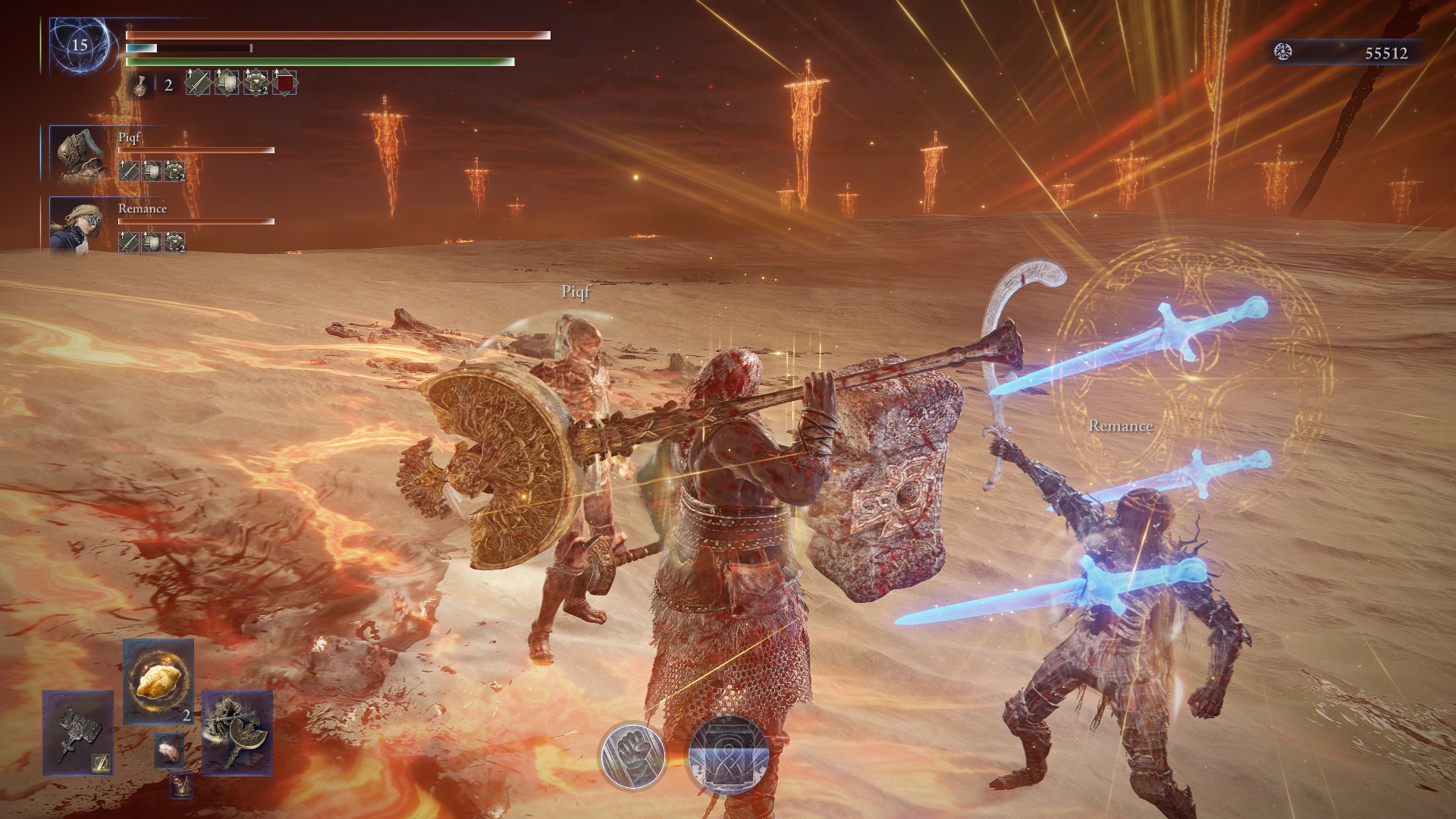Select the flask icon beside the health bars
Viewport: 1456px width, 819px height.
(x=140, y=85)
